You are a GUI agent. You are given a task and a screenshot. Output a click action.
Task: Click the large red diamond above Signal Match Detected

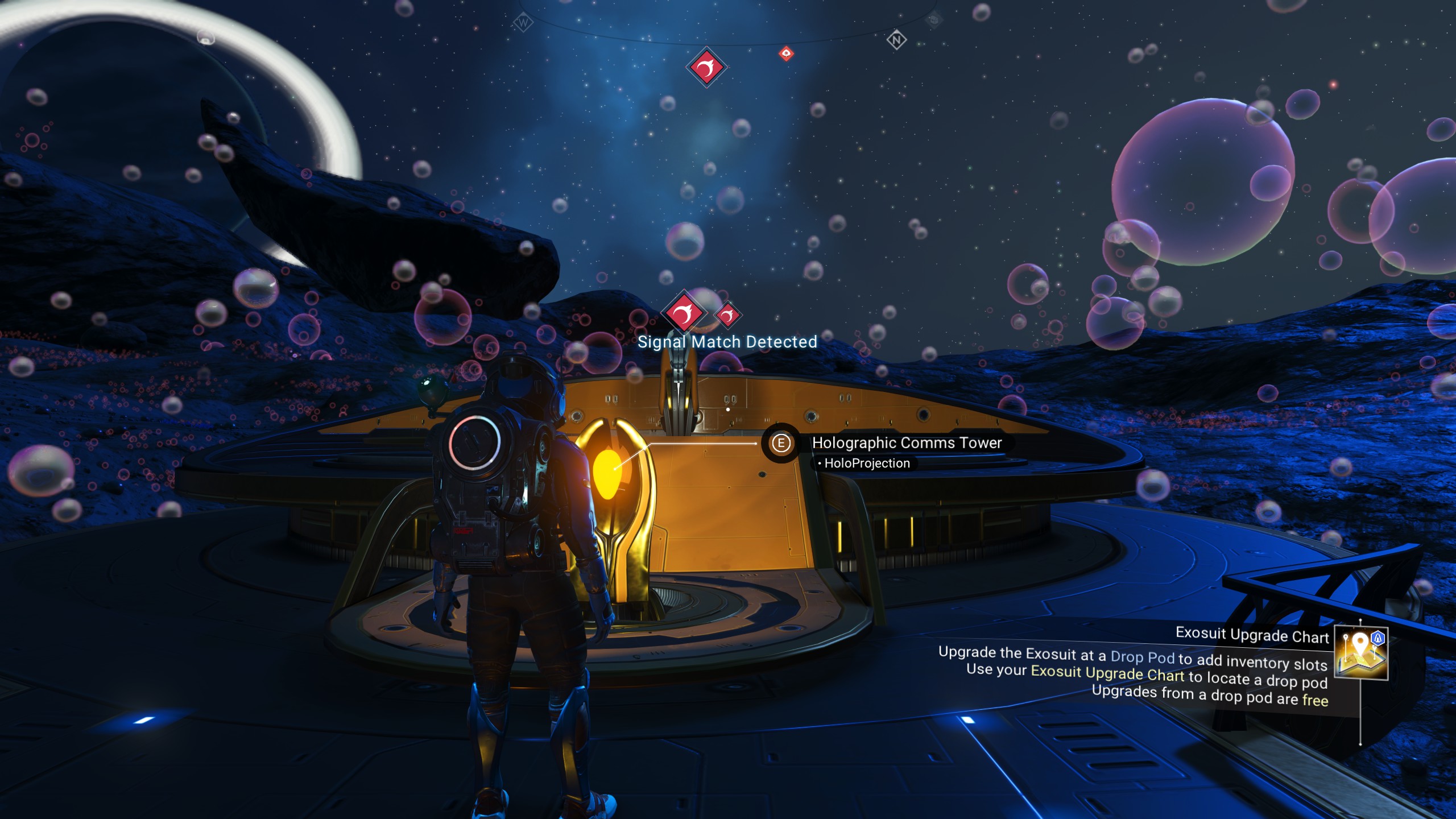(684, 312)
